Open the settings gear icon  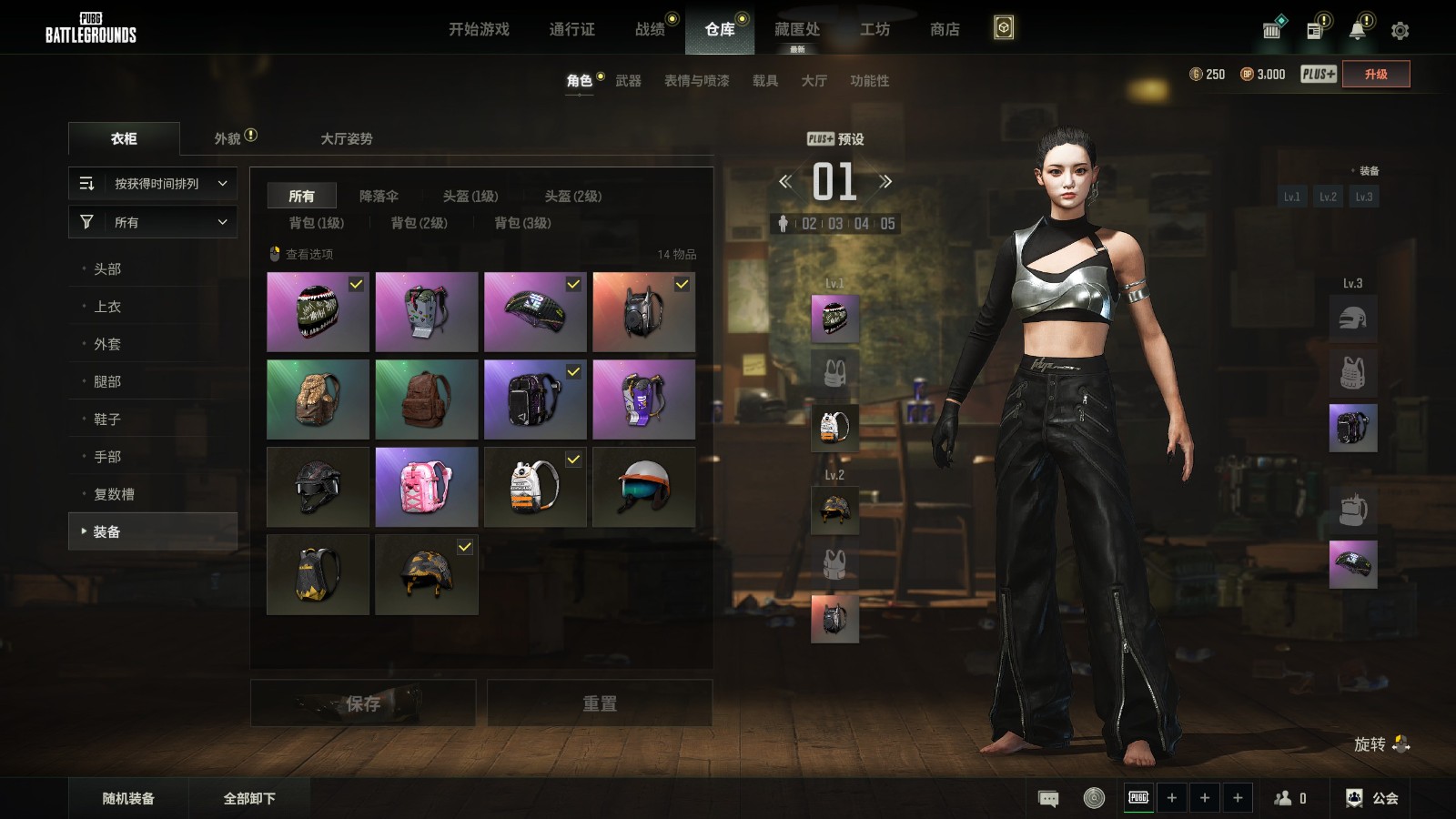1400,31
